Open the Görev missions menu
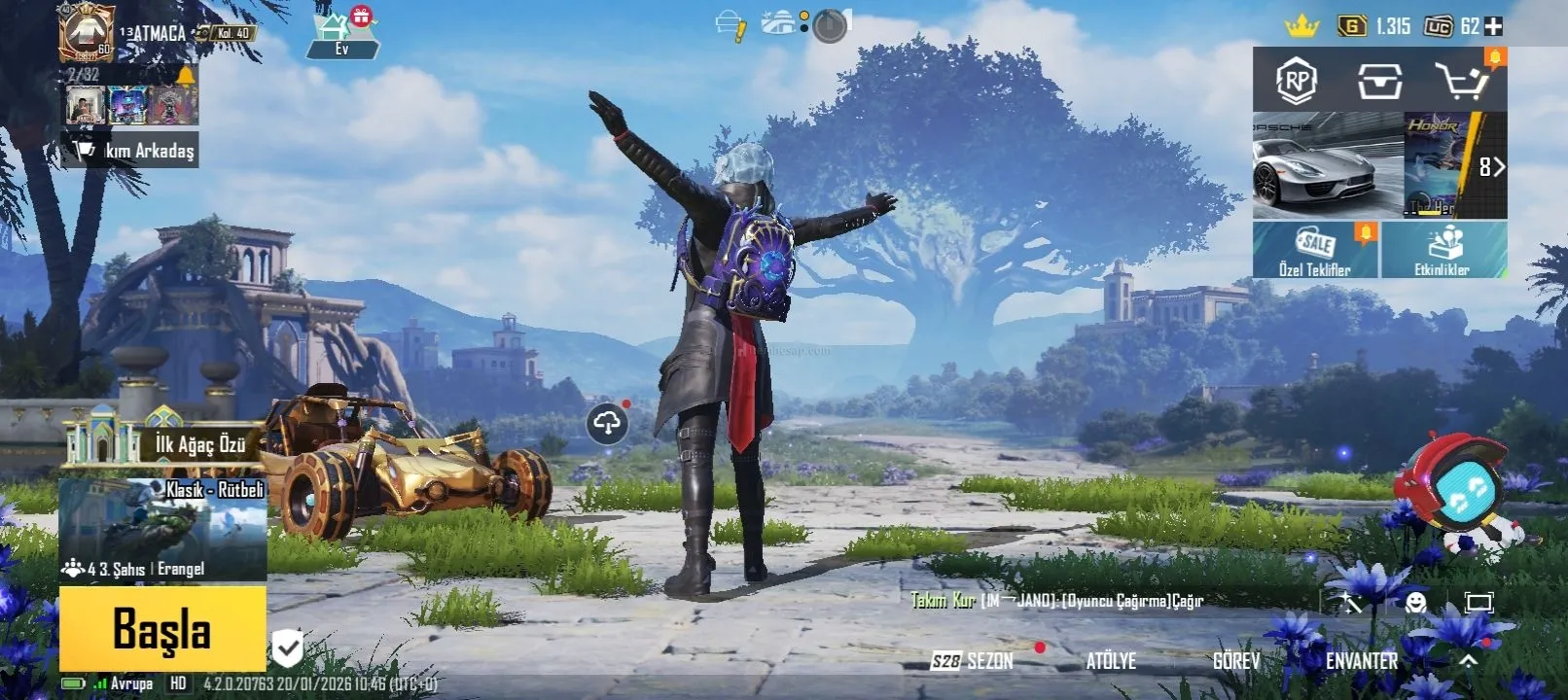Image resolution: width=1568 pixels, height=700 pixels. [x=1235, y=661]
